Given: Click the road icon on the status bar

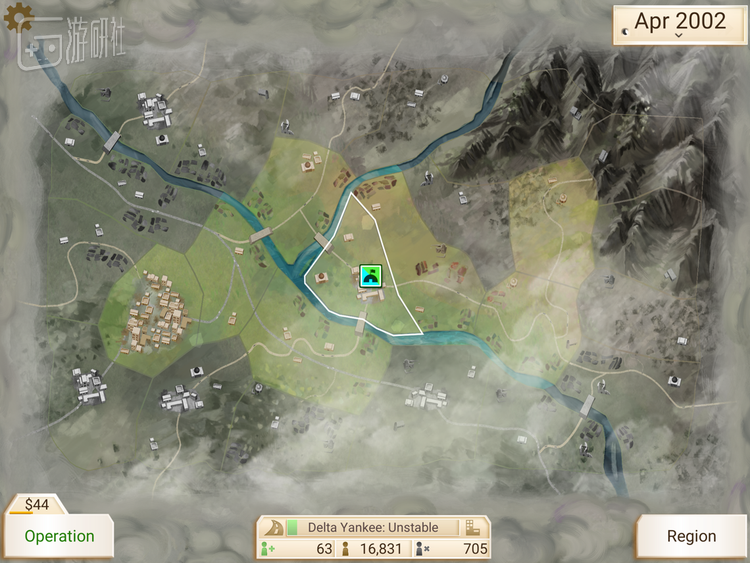Looking at the screenshot, I should (x=272, y=527).
